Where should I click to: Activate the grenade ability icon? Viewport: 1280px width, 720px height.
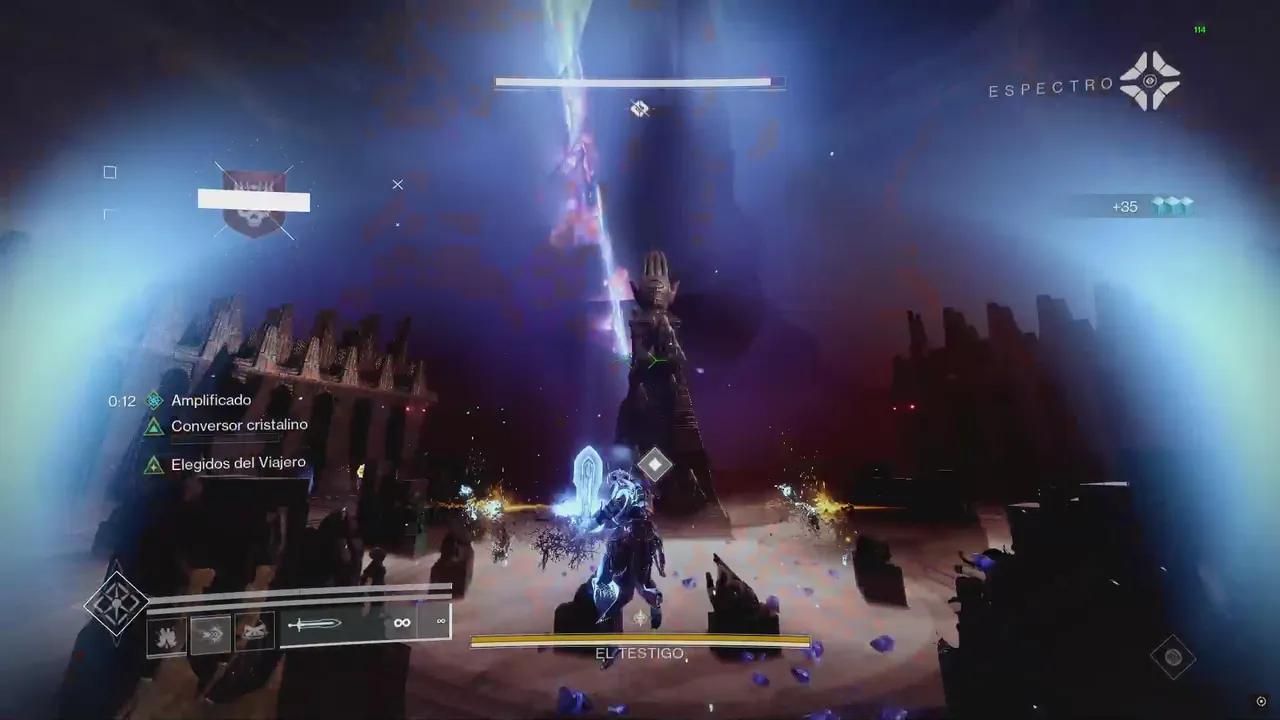[167, 635]
